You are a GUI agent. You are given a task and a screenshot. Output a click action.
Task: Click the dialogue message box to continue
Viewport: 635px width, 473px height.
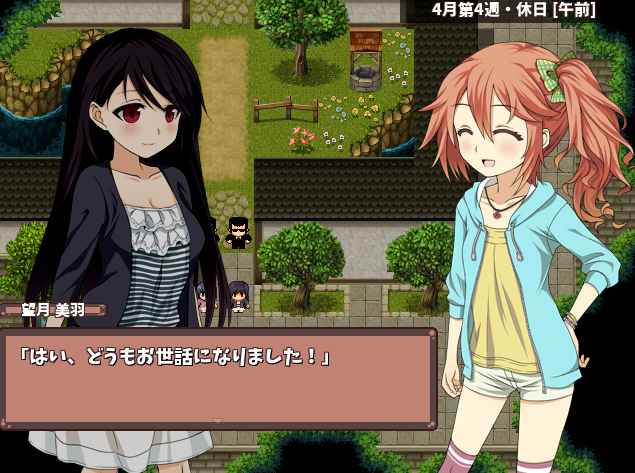(218, 377)
